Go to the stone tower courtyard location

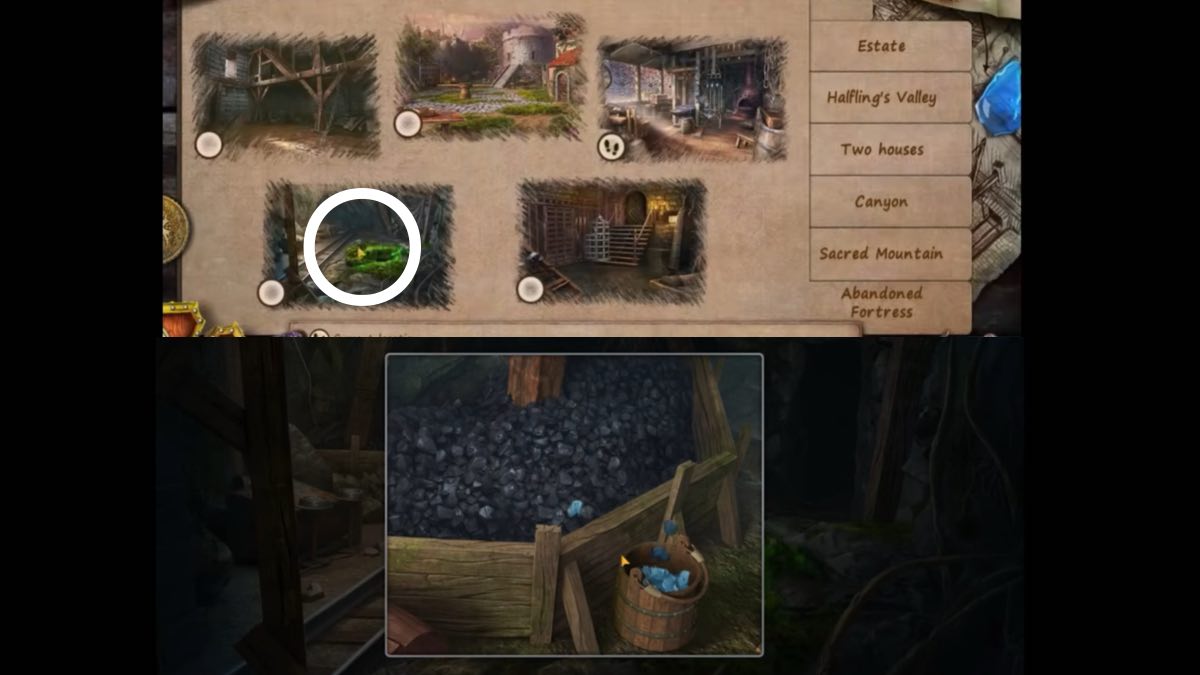point(490,78)
